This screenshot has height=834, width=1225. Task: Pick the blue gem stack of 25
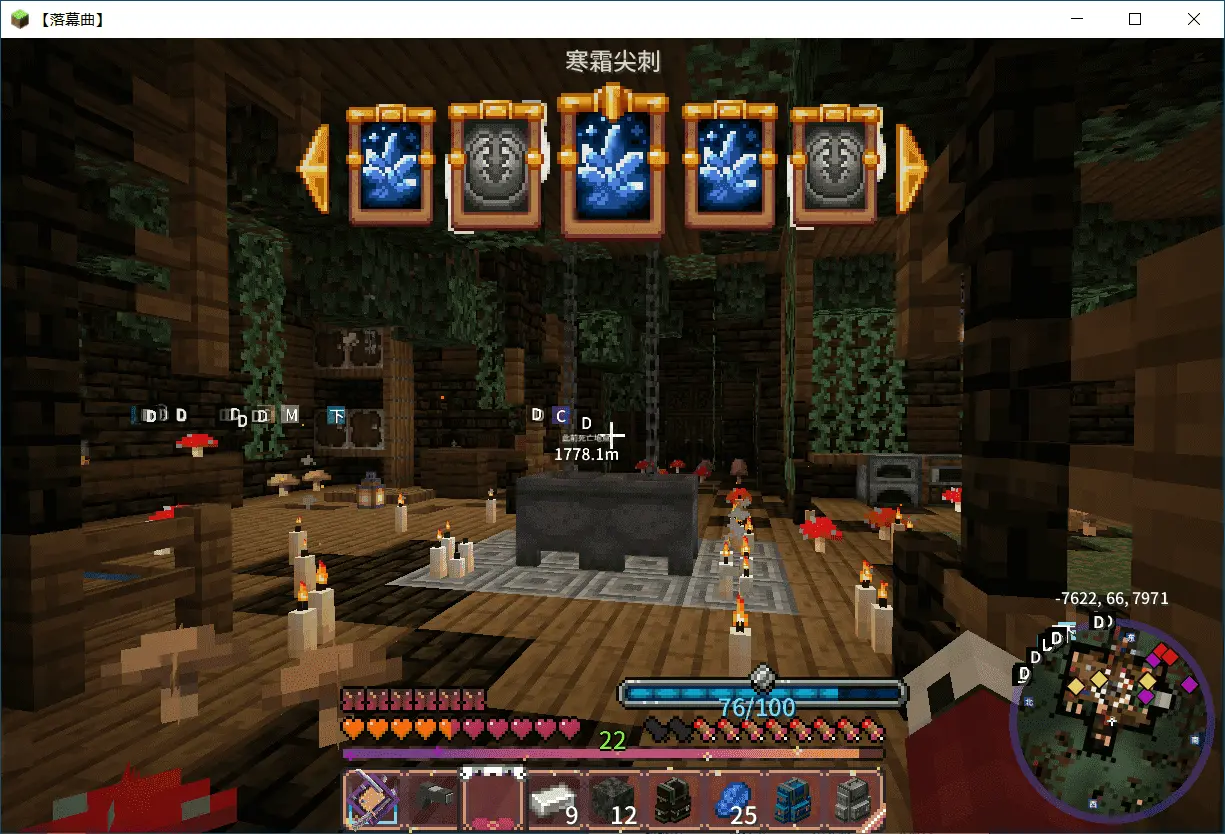(x=732, y=800)
